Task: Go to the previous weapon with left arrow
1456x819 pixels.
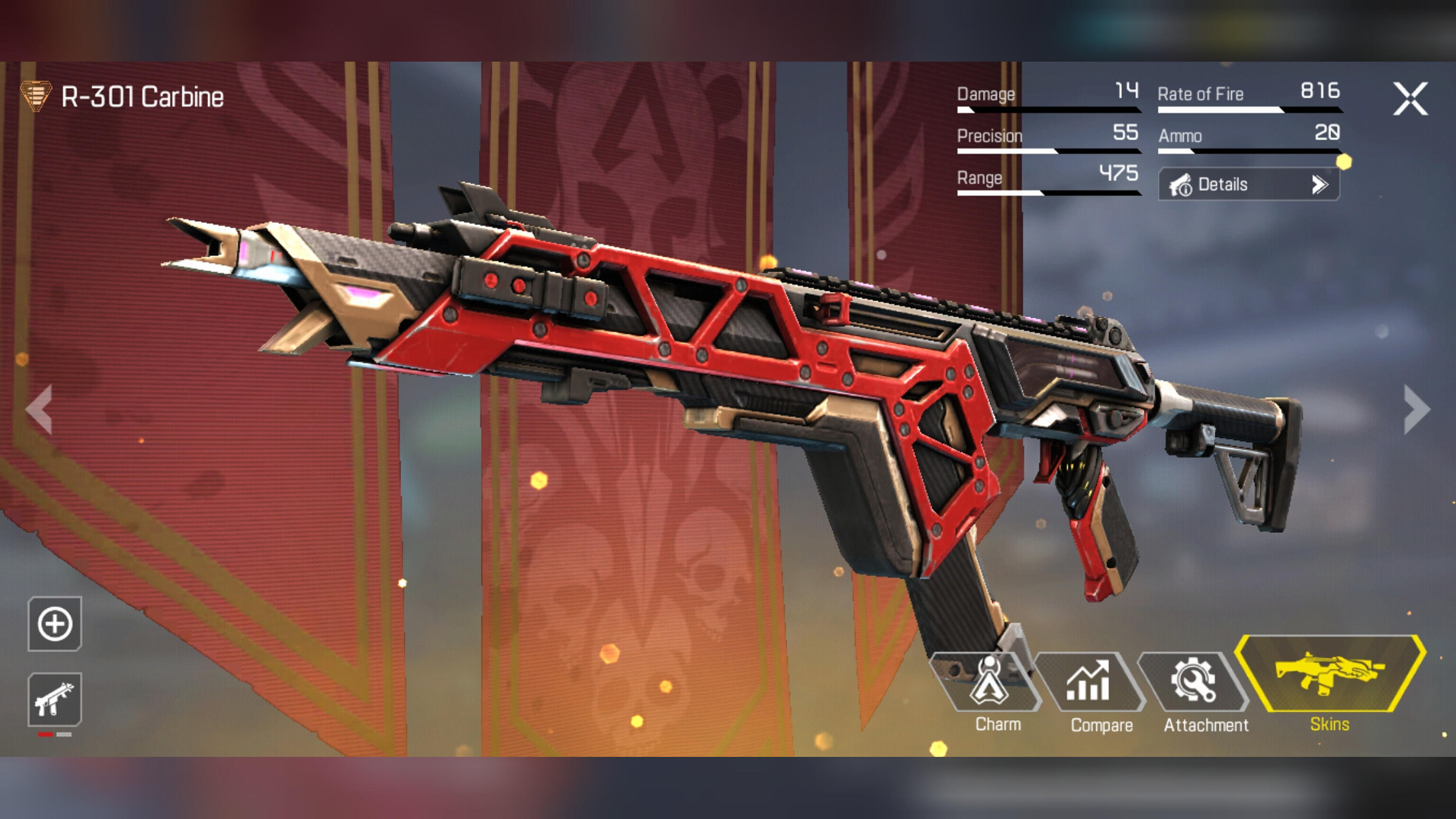Action: [x=39, y=410]
